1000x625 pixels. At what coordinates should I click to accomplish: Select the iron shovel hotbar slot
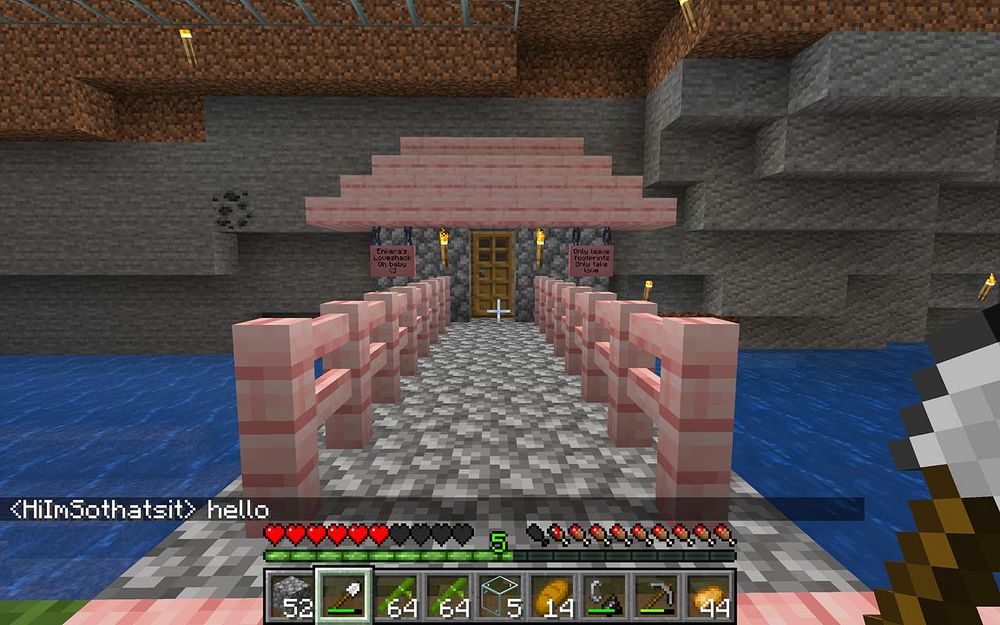342,595
